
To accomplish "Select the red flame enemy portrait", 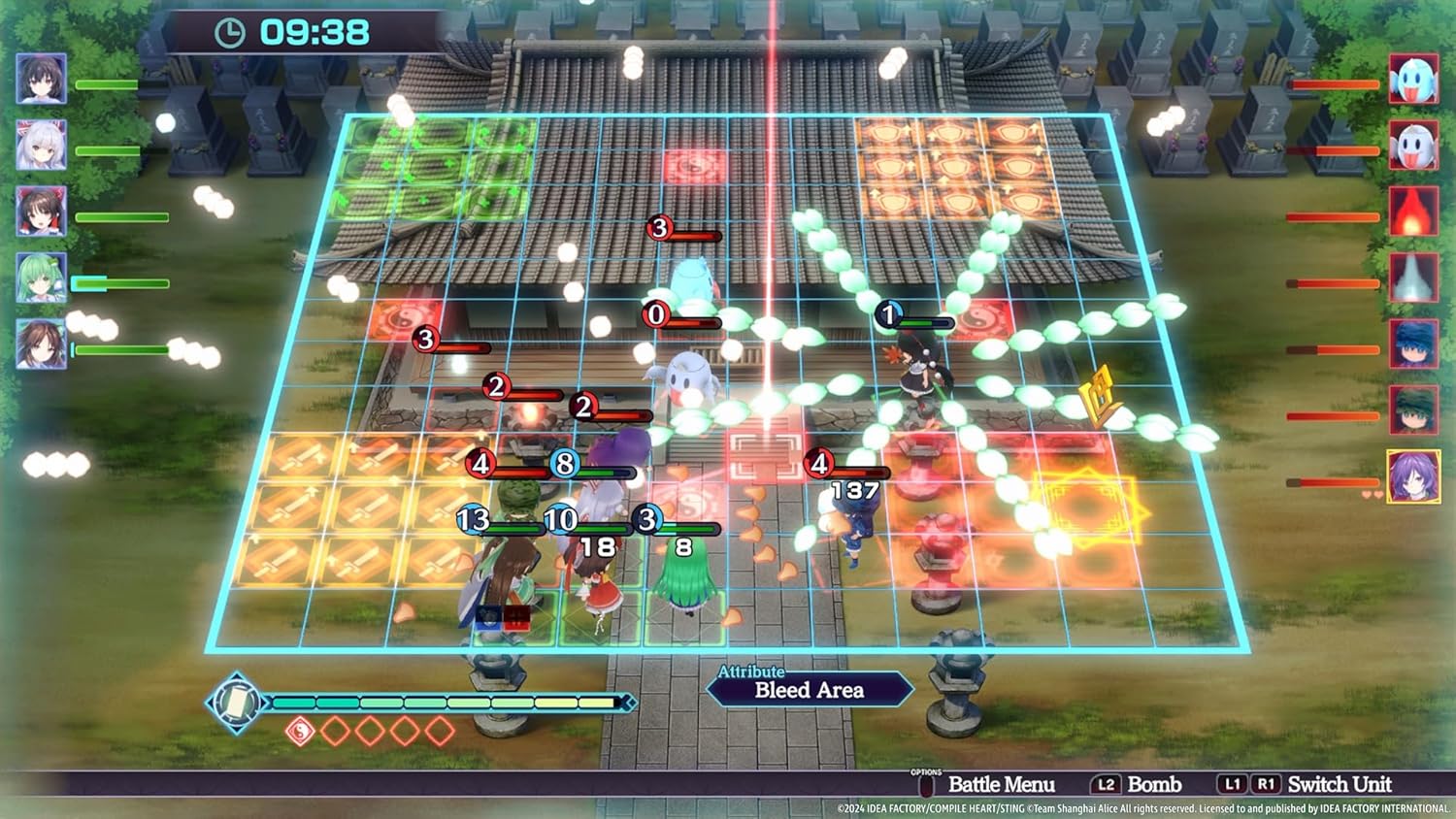I will pos(1413,212).
